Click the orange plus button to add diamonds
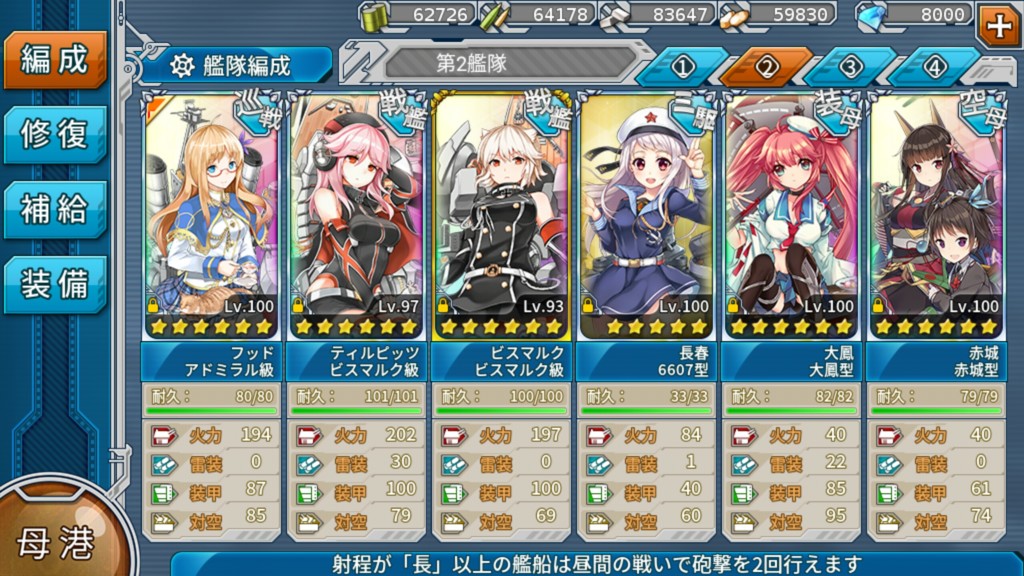This screenshot has width=1024, height=576. pos(999,25)
